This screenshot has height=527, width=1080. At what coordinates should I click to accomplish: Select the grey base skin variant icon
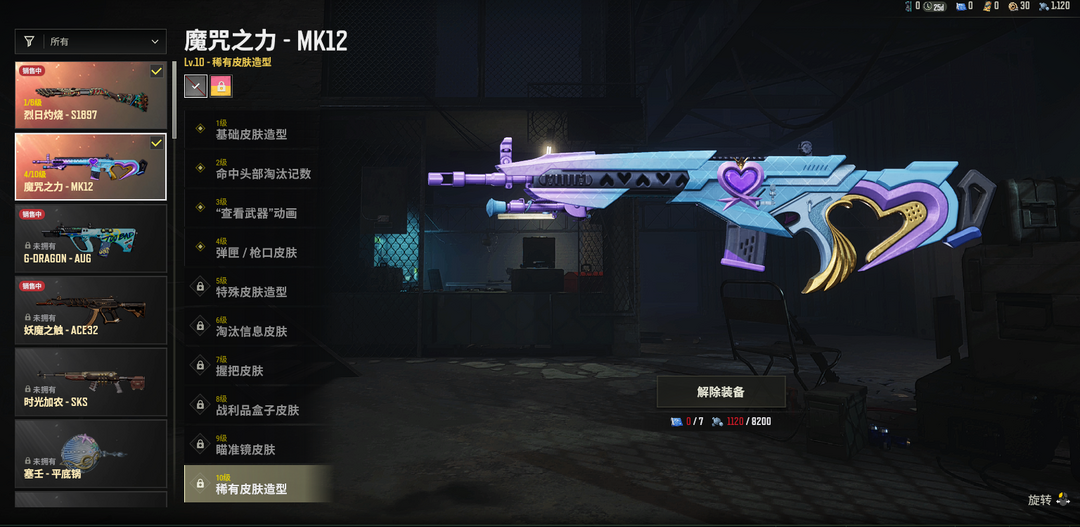click(x=195, y=87)
